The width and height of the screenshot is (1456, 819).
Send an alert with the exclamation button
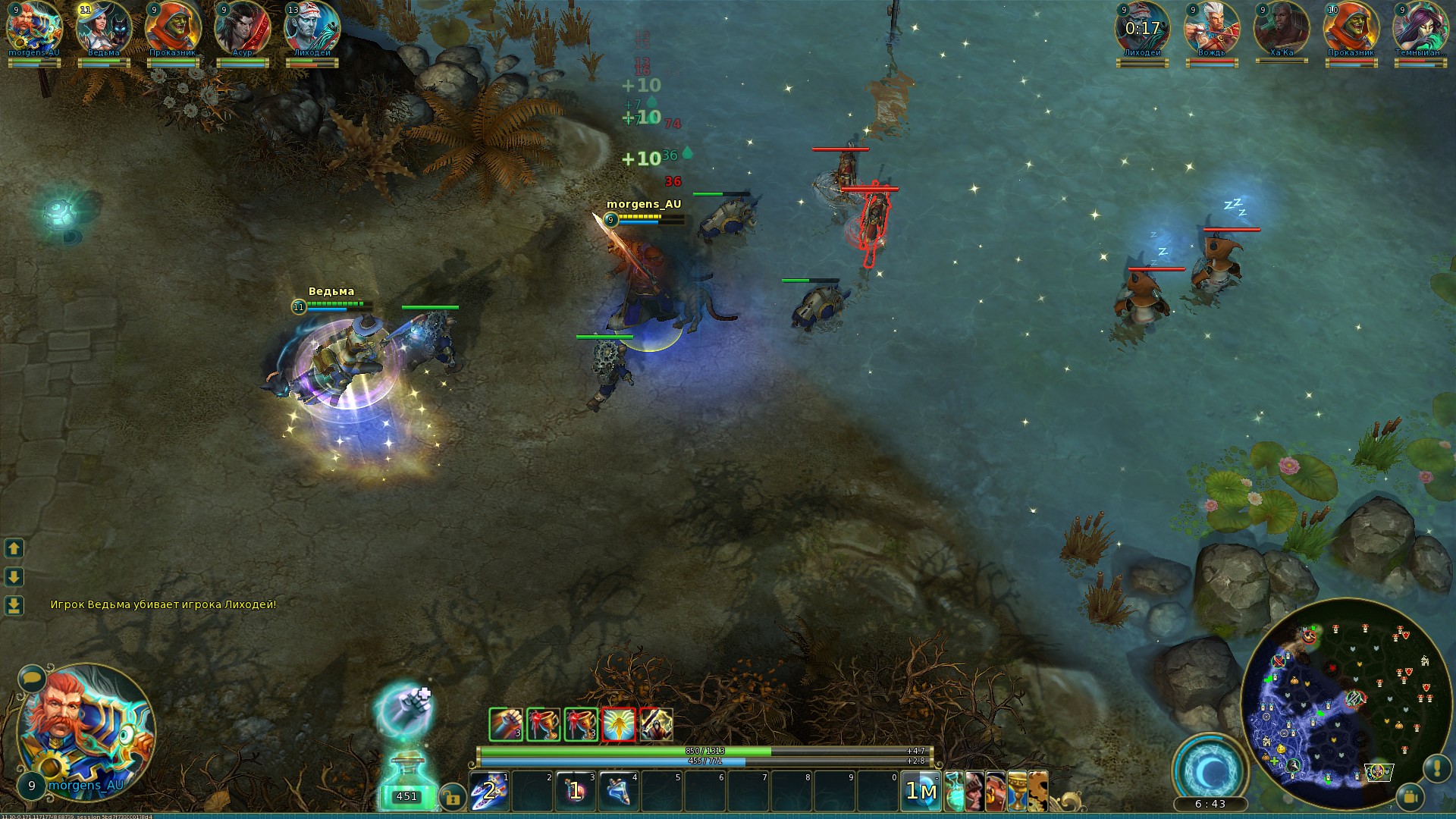tap(1436, 767)
